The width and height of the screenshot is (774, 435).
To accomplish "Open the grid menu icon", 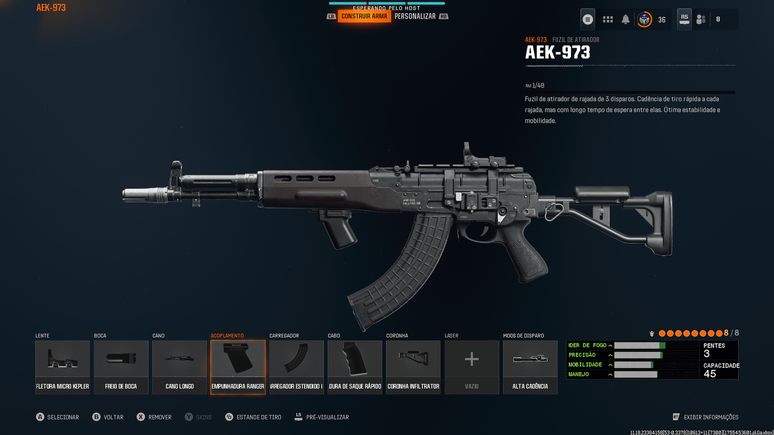I will pos(607,19).
